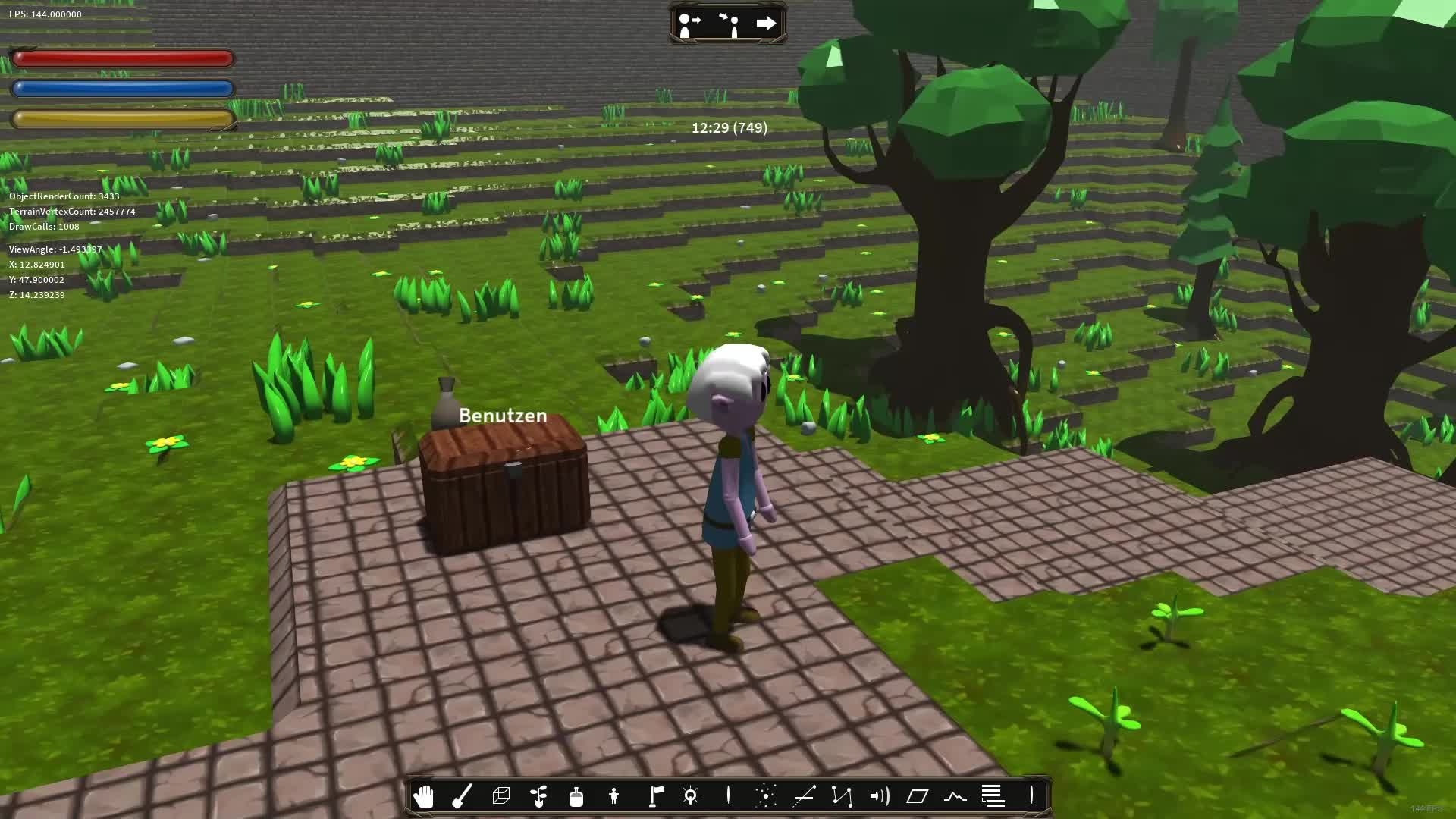Image resolution: width=1456 pixels, height=819 pixels.
Task: Select the plant placement tool
Action: click(538, 795)
